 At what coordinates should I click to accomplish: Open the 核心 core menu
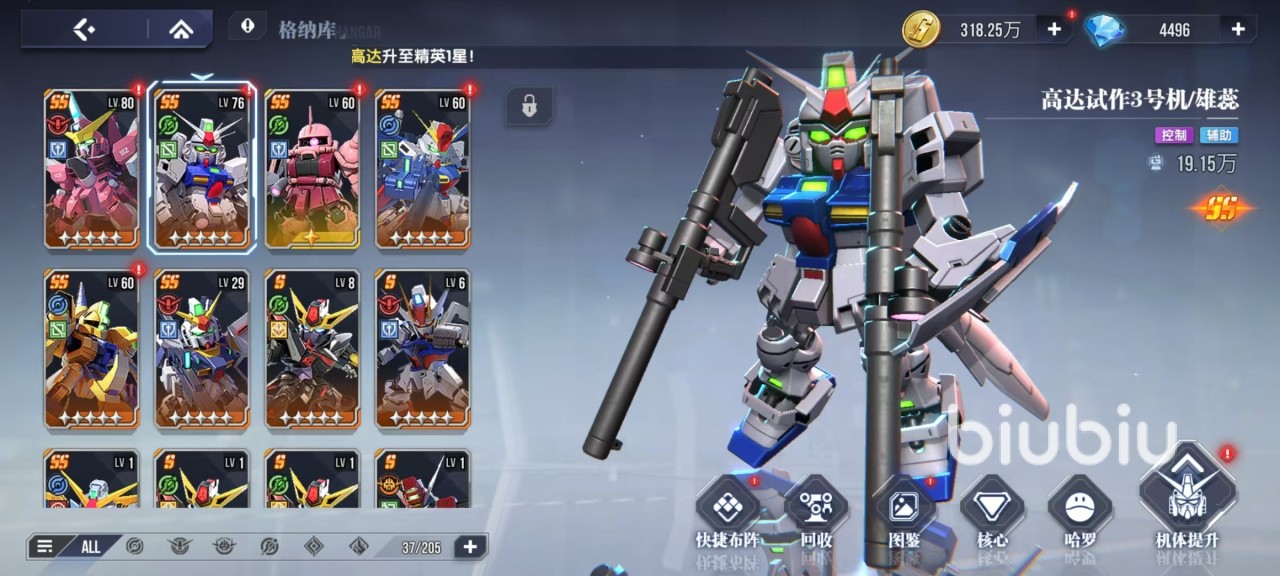coord(992,512)
